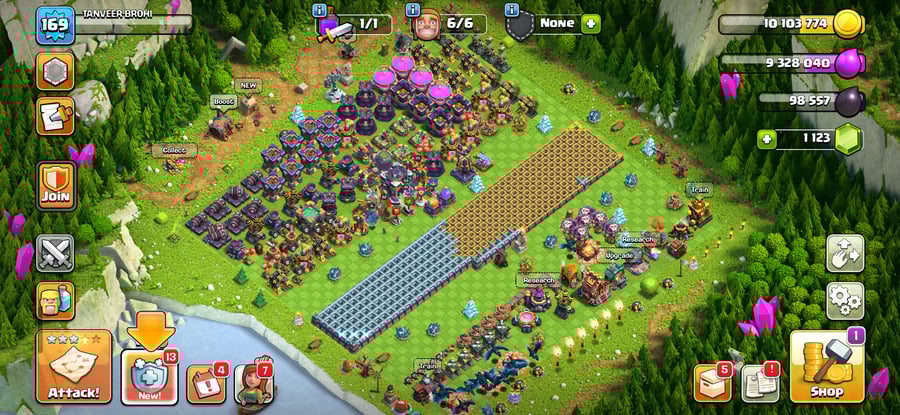
Task: Open the treasure chest with 5 badge
Action: [x=711, y=381]
